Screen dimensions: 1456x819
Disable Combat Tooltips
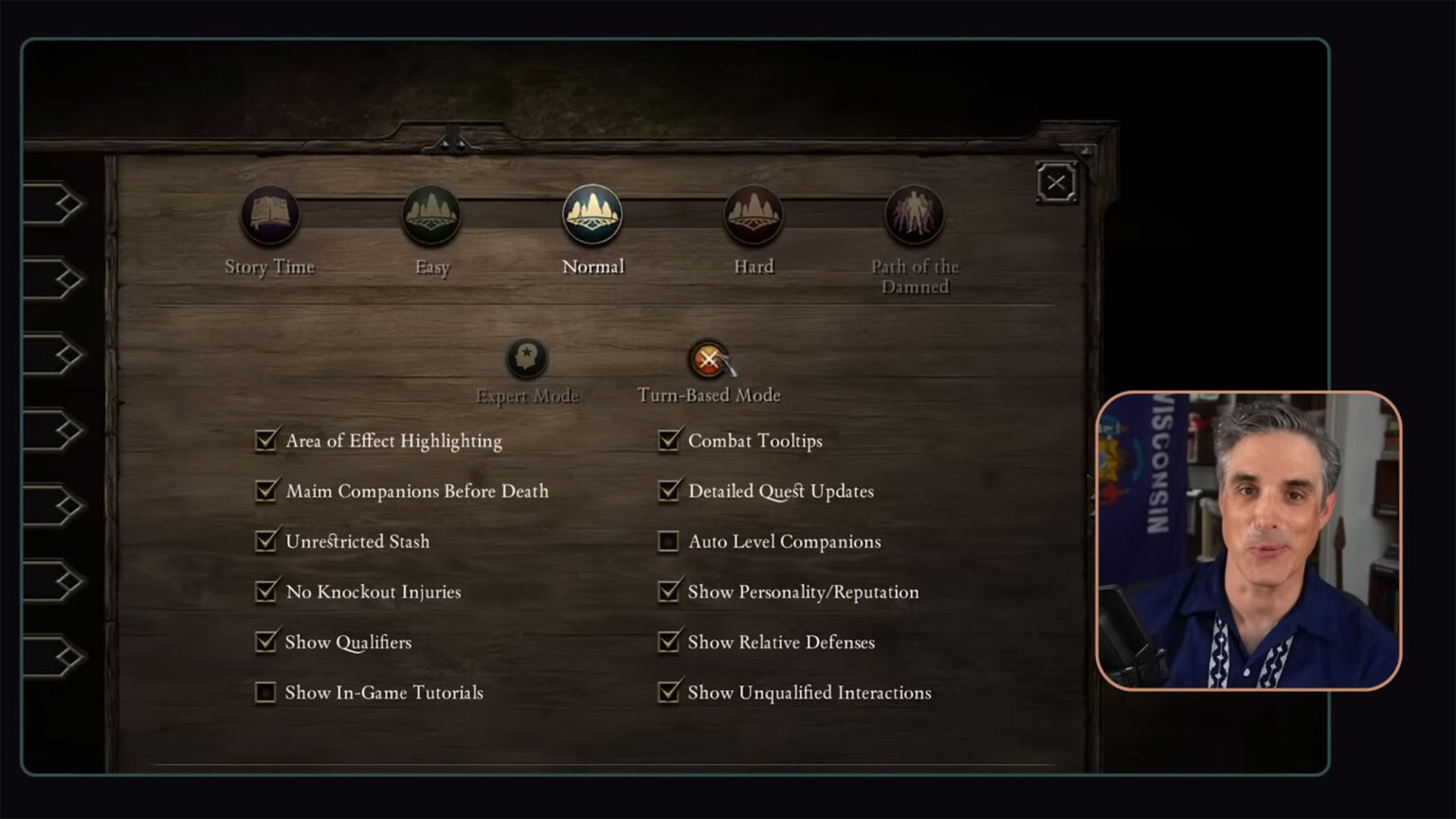[x=669, y=440]
